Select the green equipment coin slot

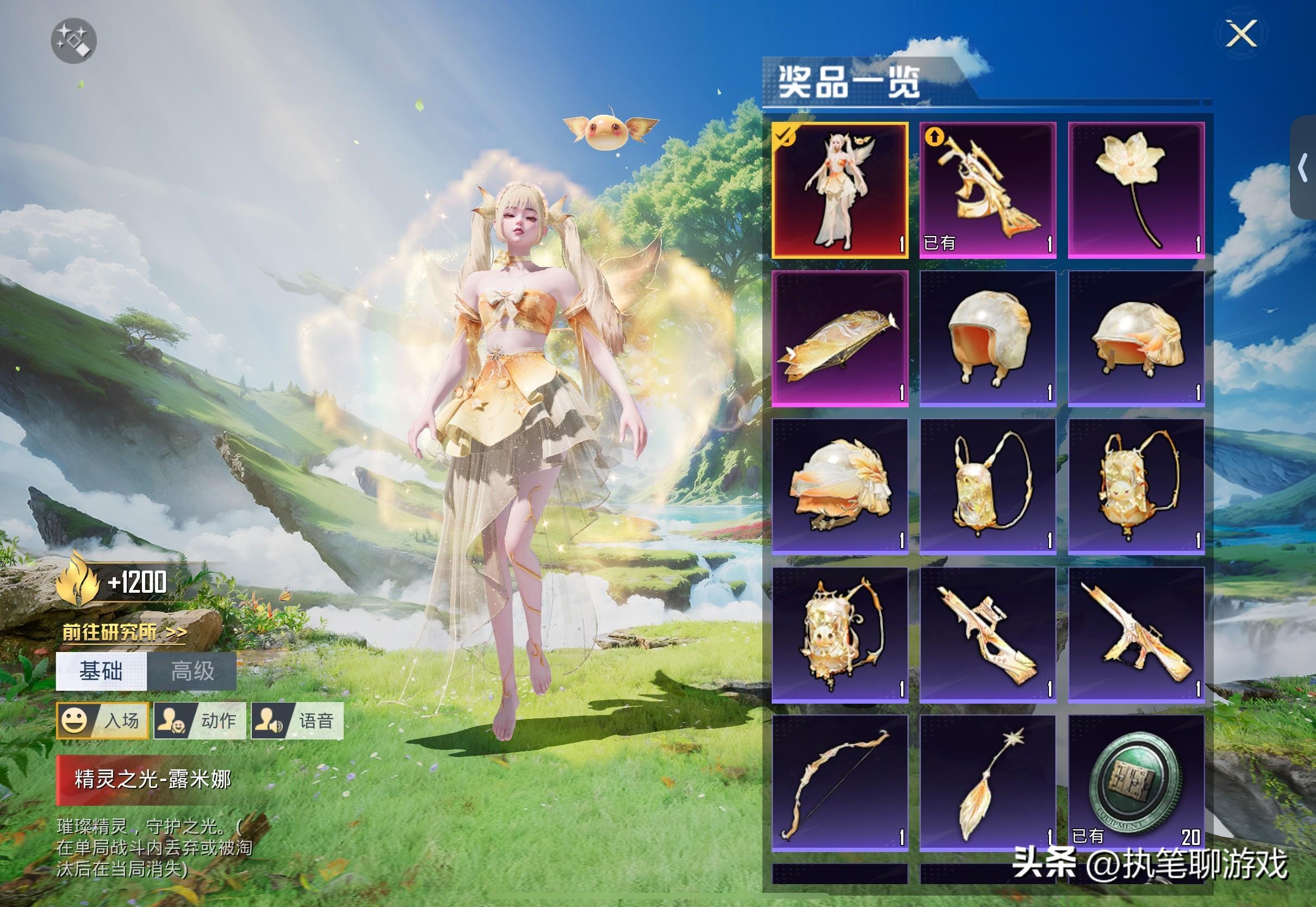(1136, 783)
